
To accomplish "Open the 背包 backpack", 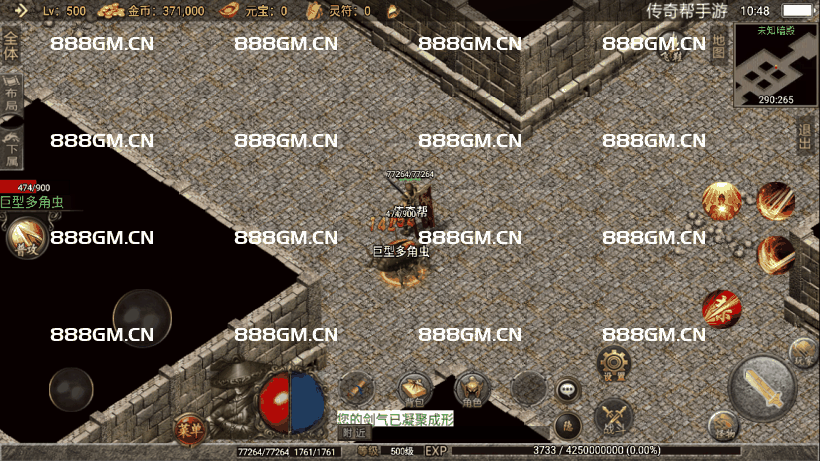I will coord(415,388).
